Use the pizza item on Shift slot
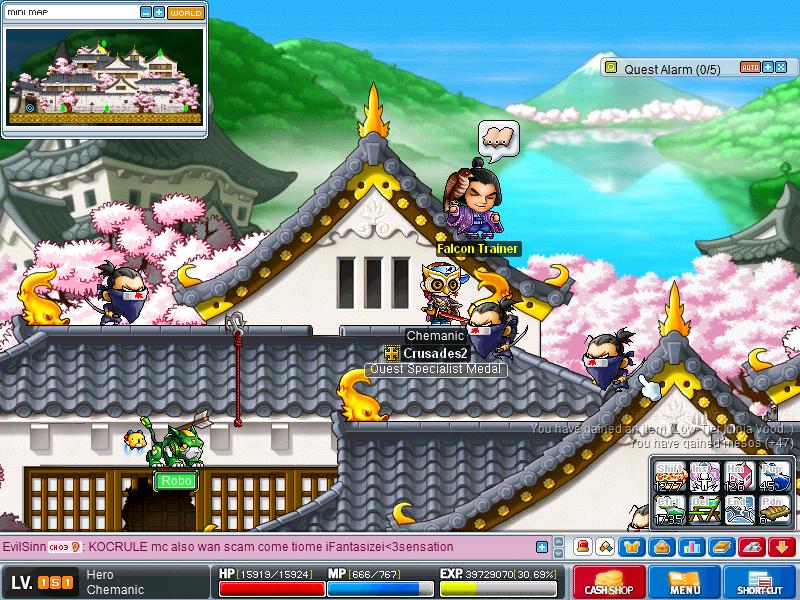Screen dimensions: 800x600 pos(669,476)
